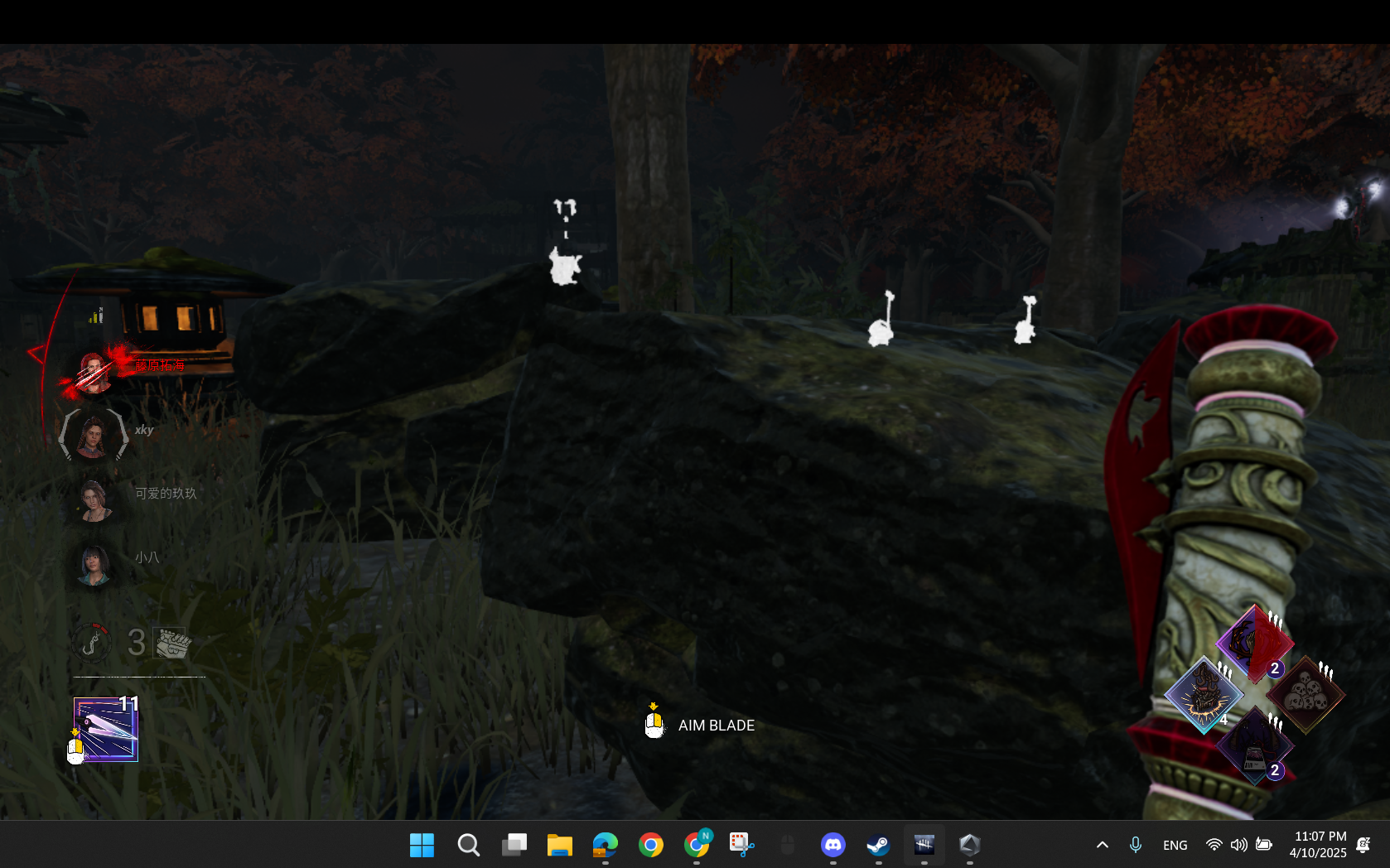Switch the Wi-Fi status in the tray
Image resolution: width=1390 pixels, height=868 pixels.
coord(1214,845)
